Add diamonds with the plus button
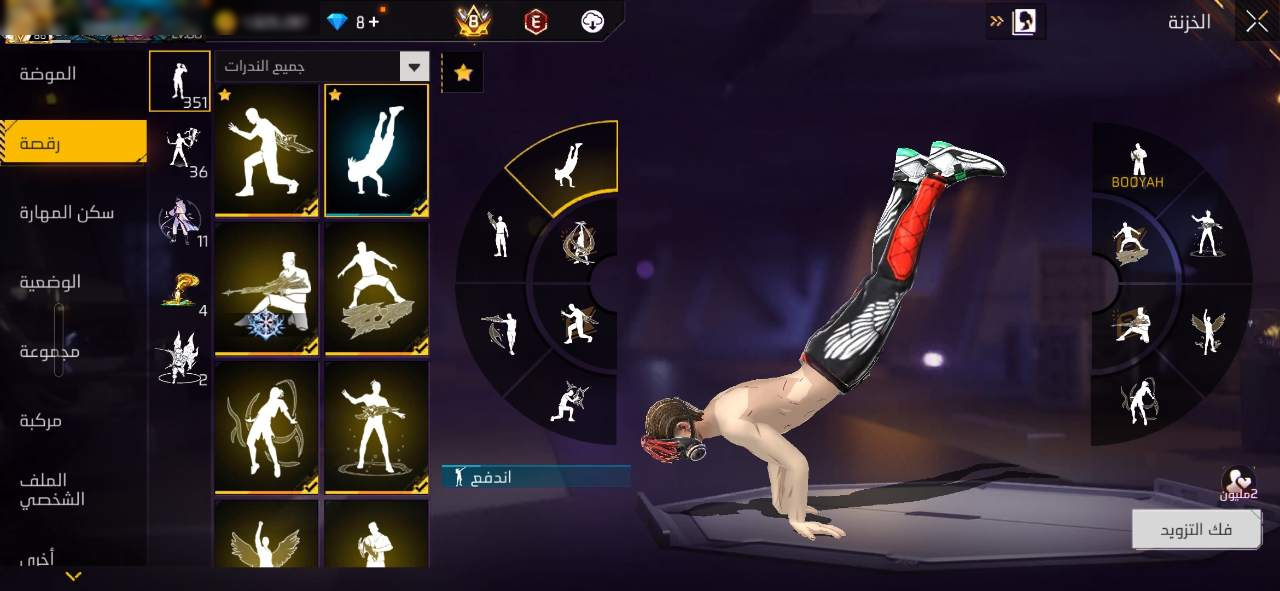 [373, 21]
